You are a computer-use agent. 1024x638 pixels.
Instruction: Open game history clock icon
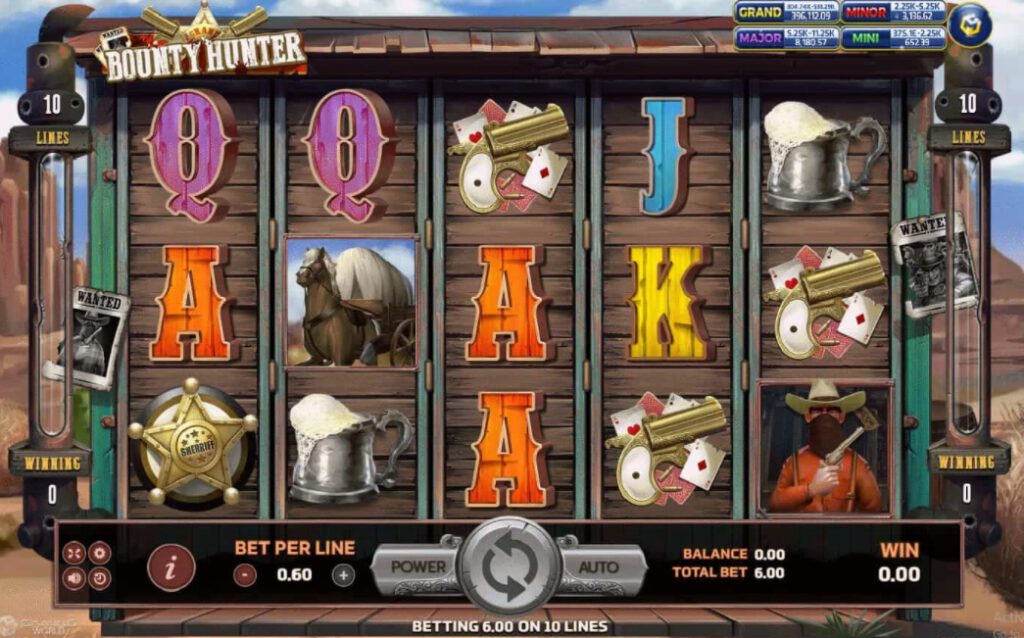(99, 577)
